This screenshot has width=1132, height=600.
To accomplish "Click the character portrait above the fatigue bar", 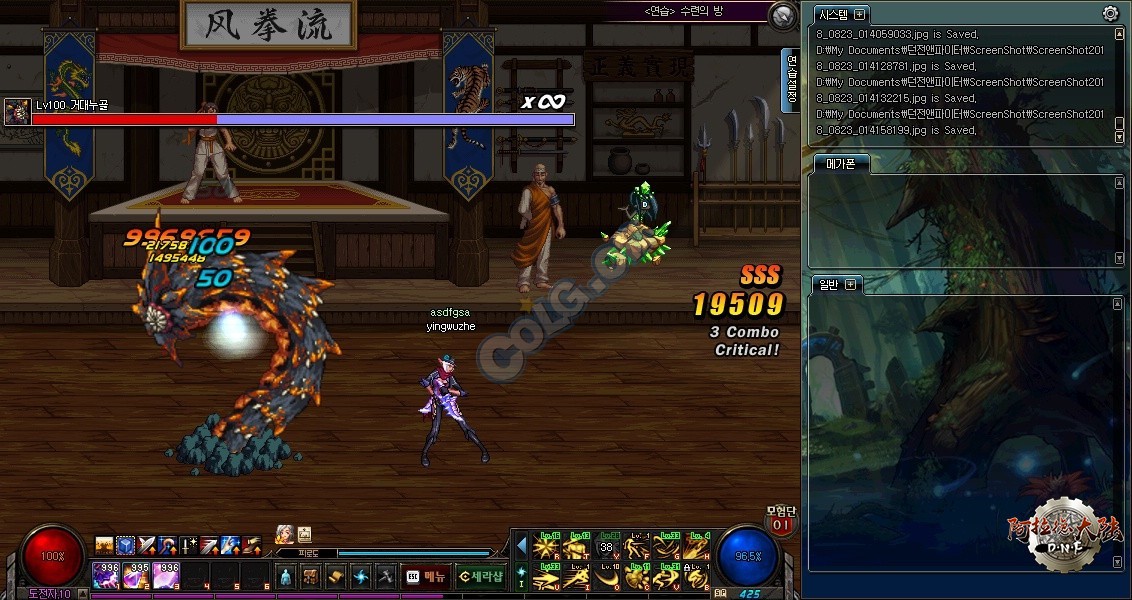I will (x=284, y=534).
